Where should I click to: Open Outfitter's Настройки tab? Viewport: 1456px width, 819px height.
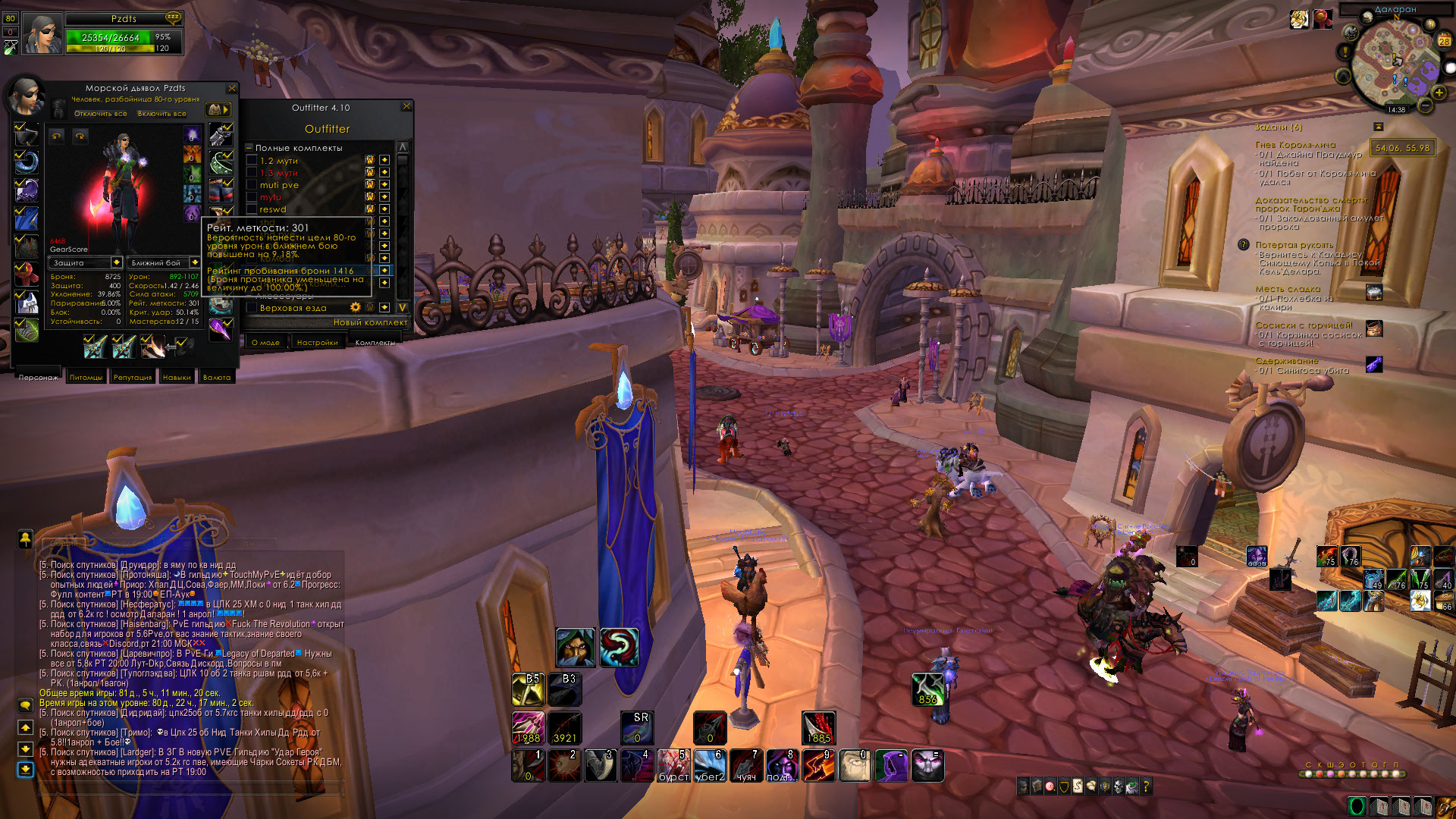point(317,343)
